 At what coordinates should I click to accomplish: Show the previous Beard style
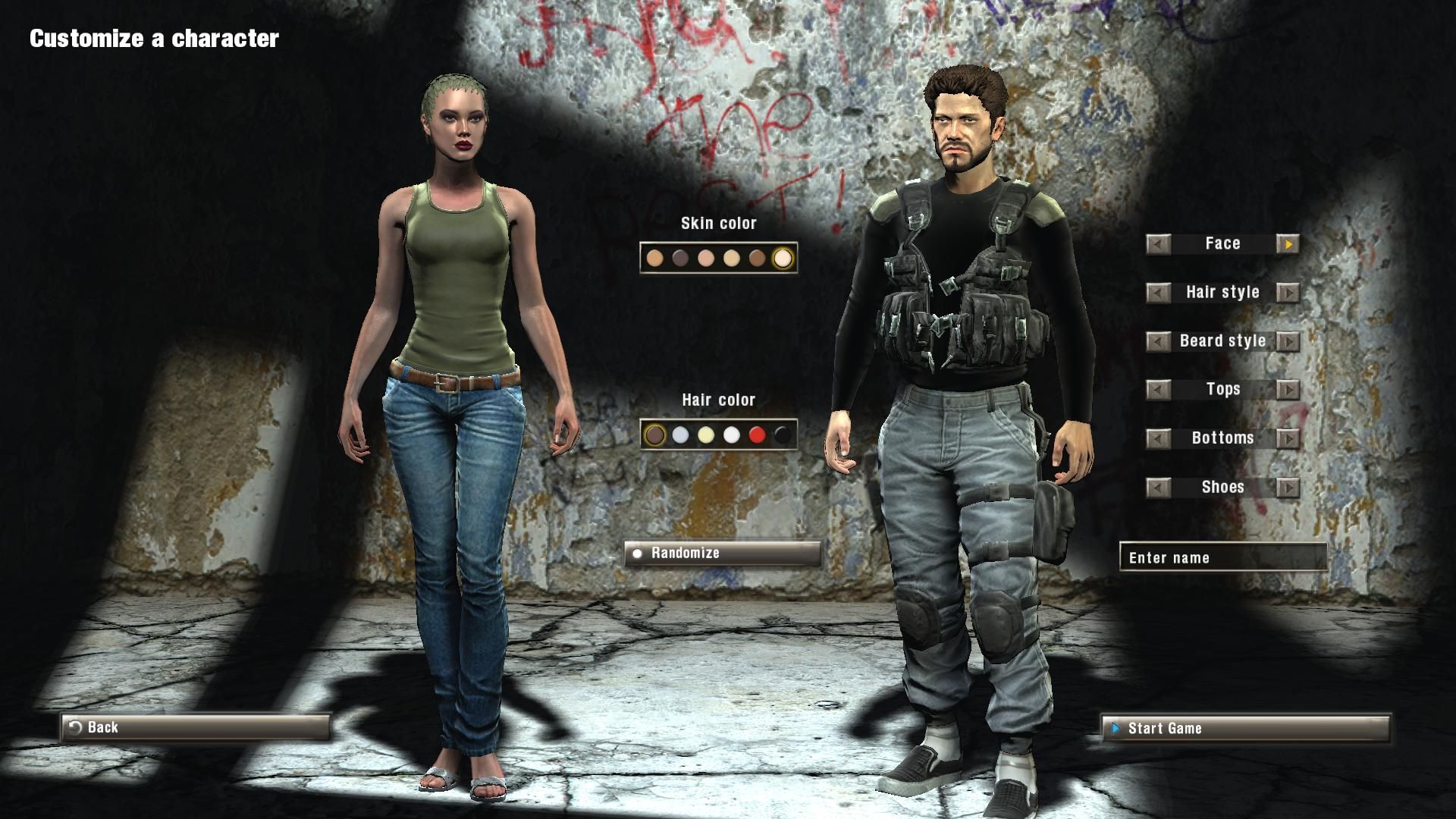point(1158,341)
